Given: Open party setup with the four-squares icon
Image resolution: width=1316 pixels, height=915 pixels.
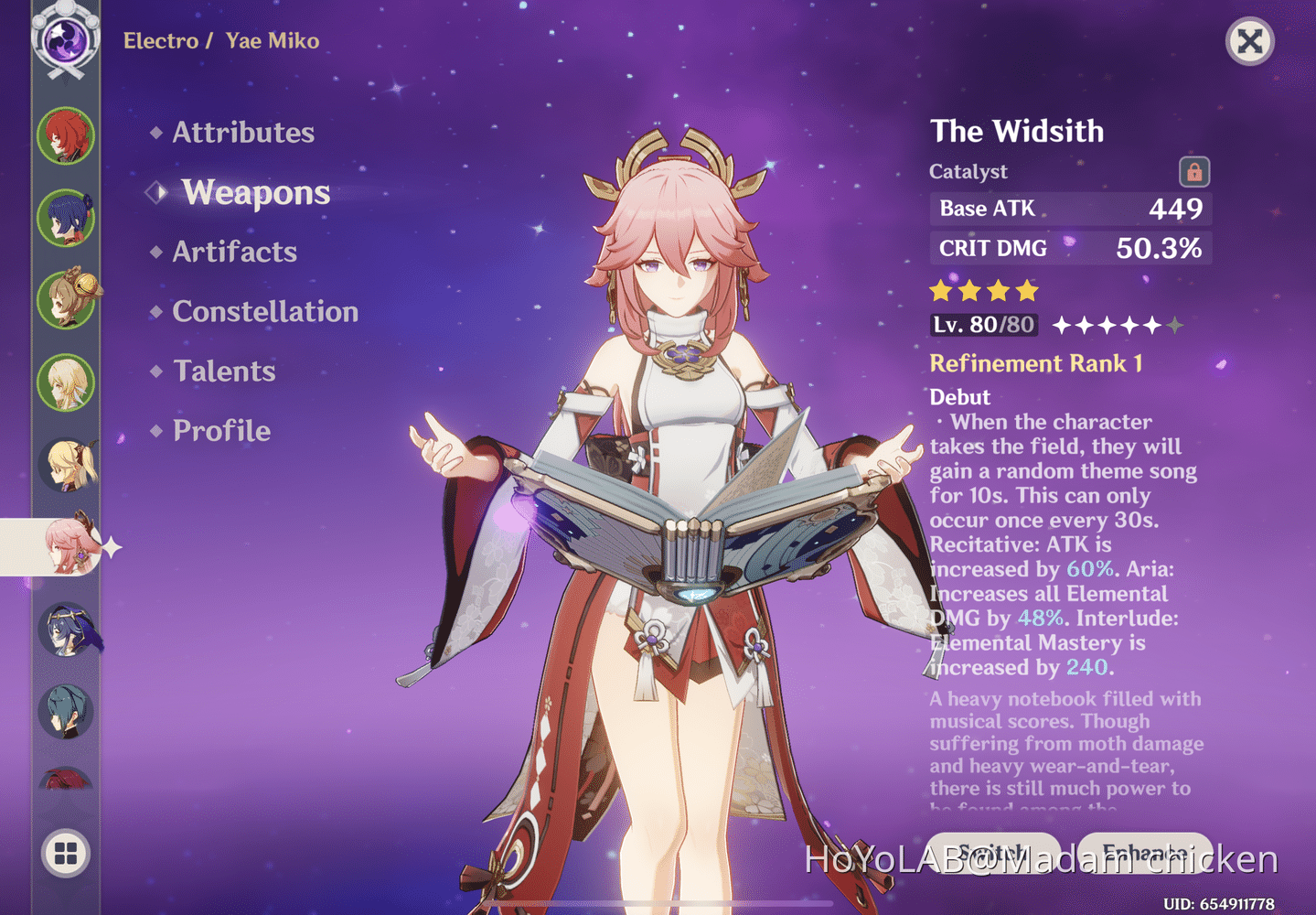Looking at the screenshot, I should point(65,855).
